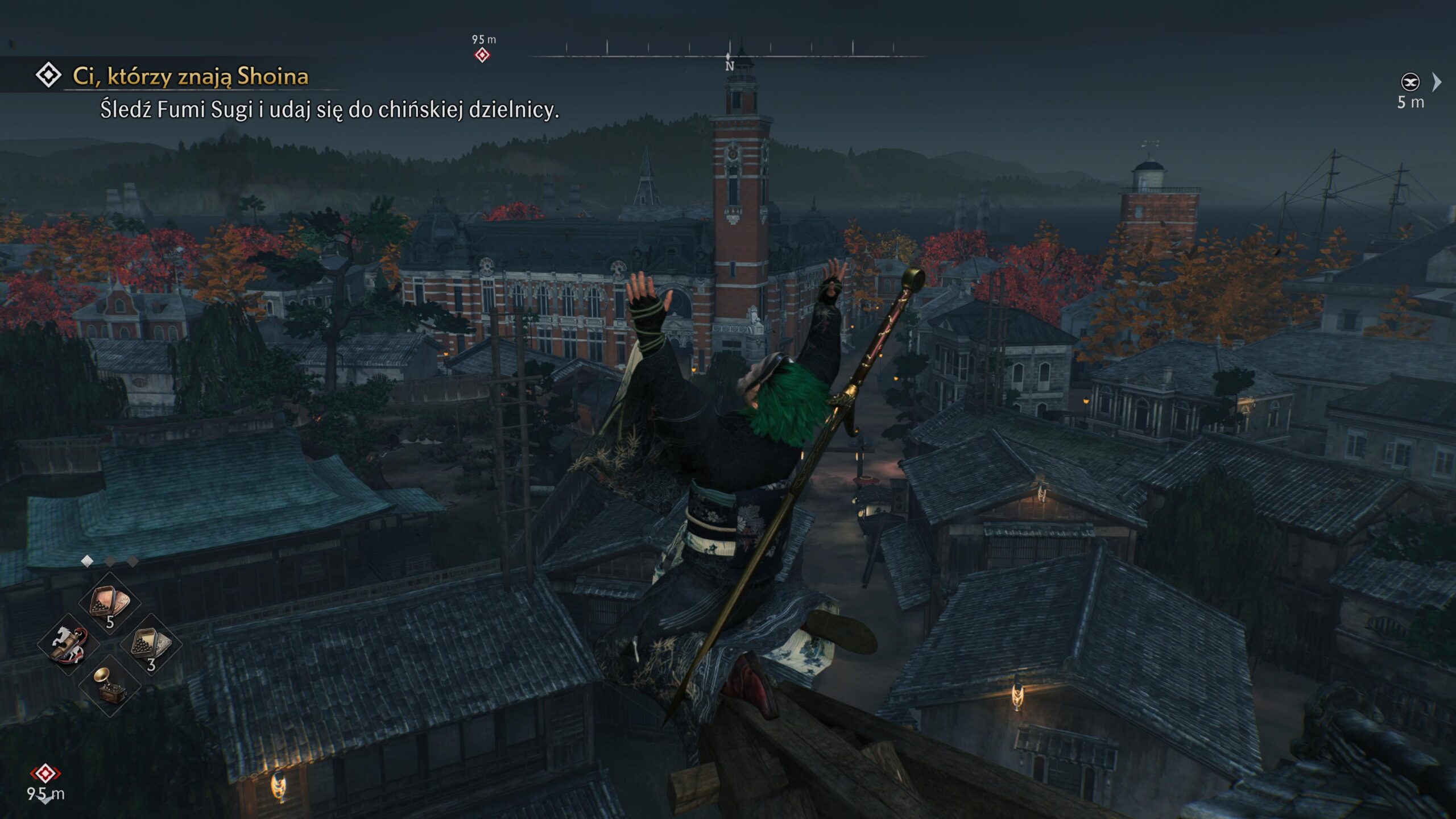Select the highlighted first item-set diamond
This screenshot has width=1456, height=819.
pyautogui.click(x=87, y=561)
